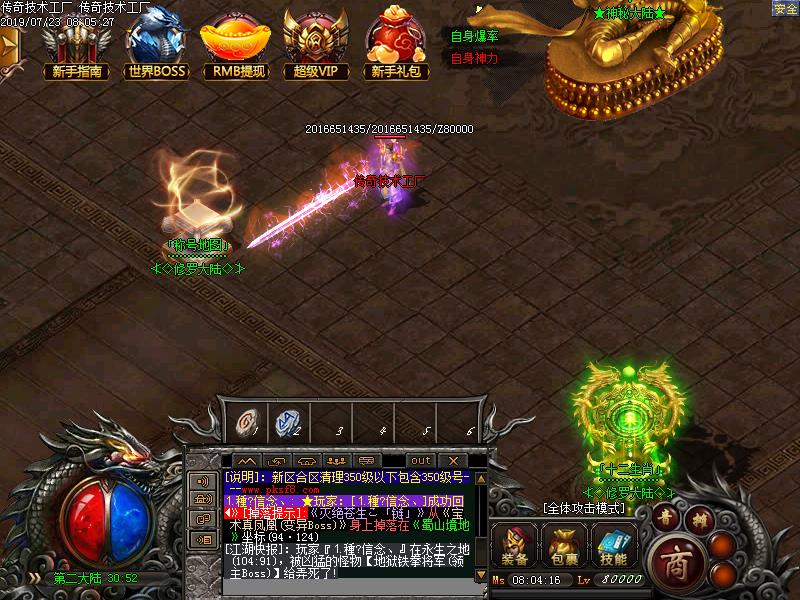The width and height of the screenshot is (800, 600).
Task: Toggle the 全体攻击模式 attack mode label
Action: (x=584, y=508)
